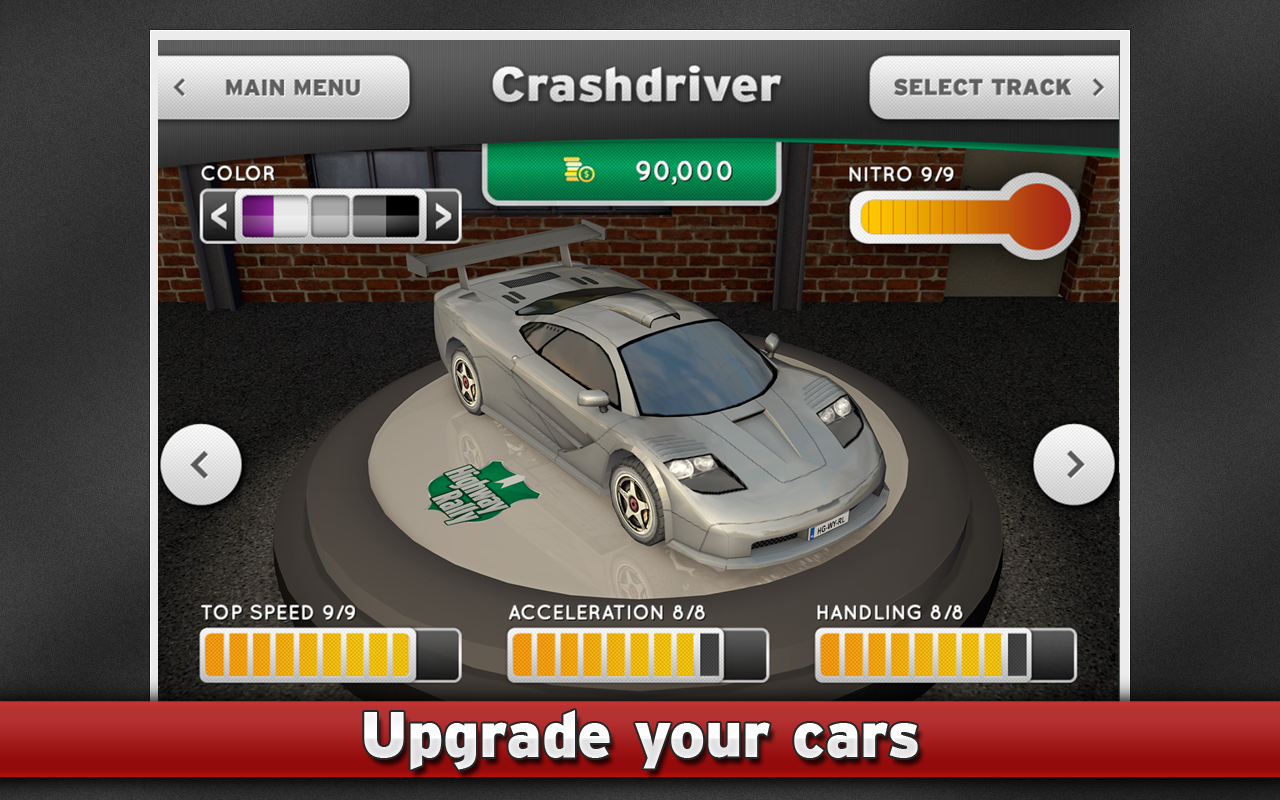
Task: Click the Crashdriver title
Action: pyautogui.click(x=640, y=84)
